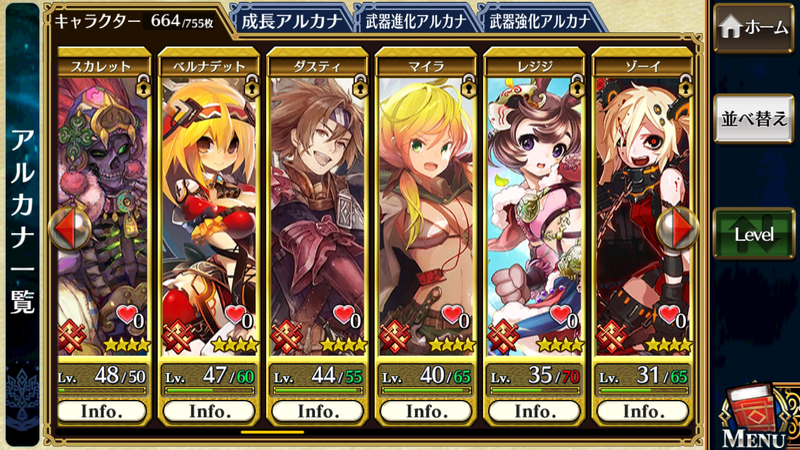Show Info for ベルナデット

(x=210, y=411)
